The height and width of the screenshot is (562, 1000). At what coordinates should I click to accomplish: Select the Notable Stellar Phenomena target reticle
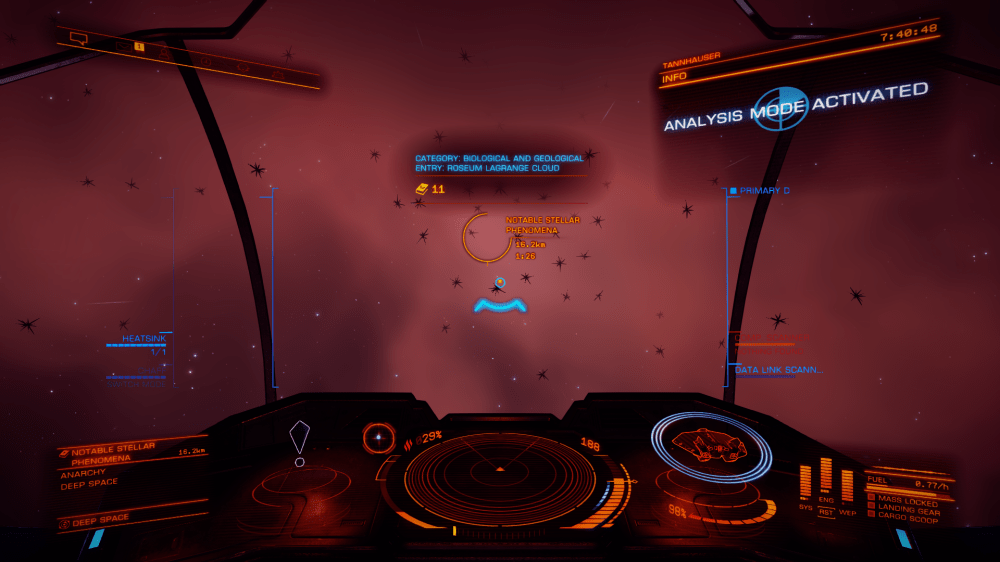click(x=487, y=238)
